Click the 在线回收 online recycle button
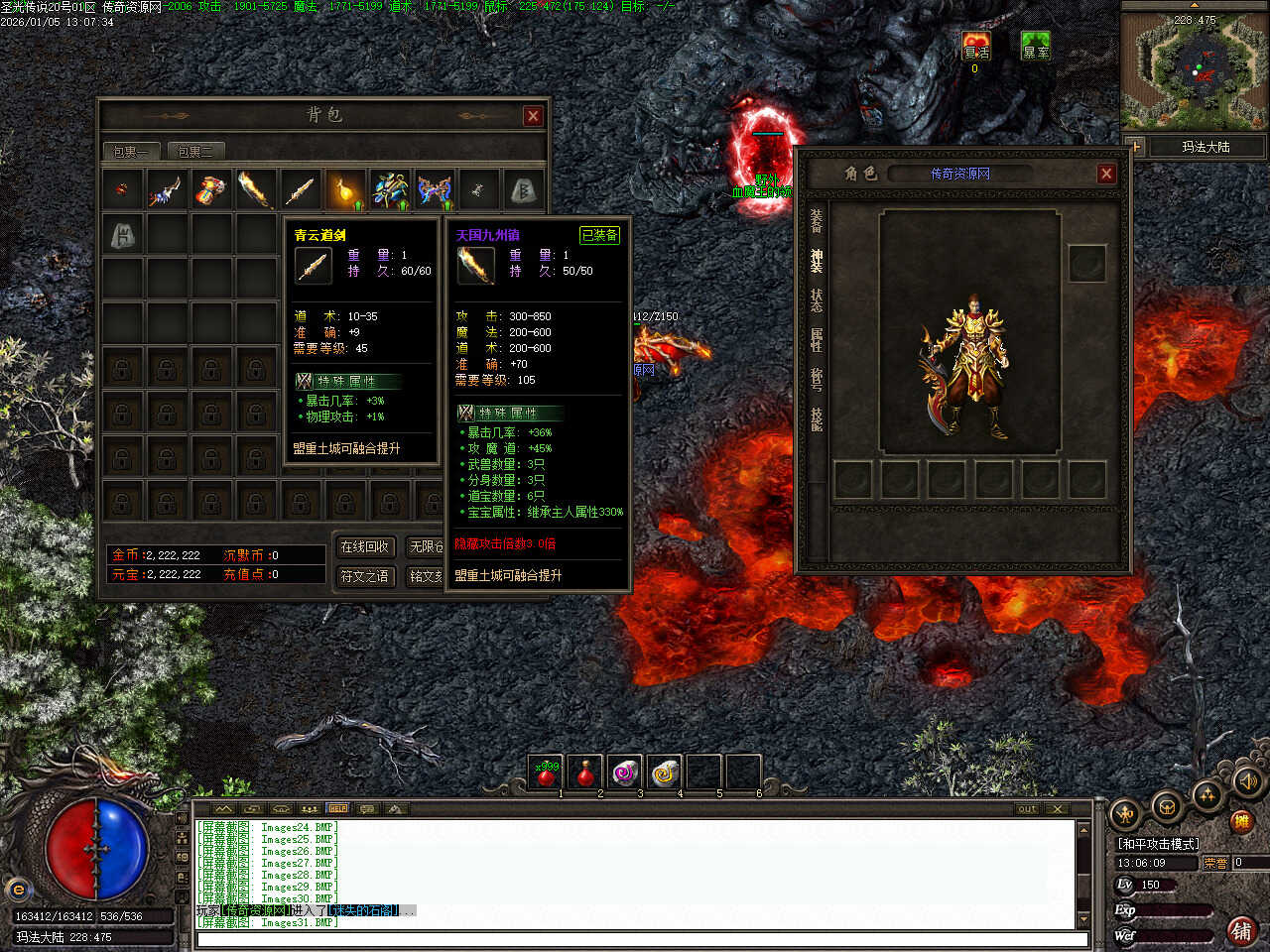 pyautogui.click(x=364, y=546)
